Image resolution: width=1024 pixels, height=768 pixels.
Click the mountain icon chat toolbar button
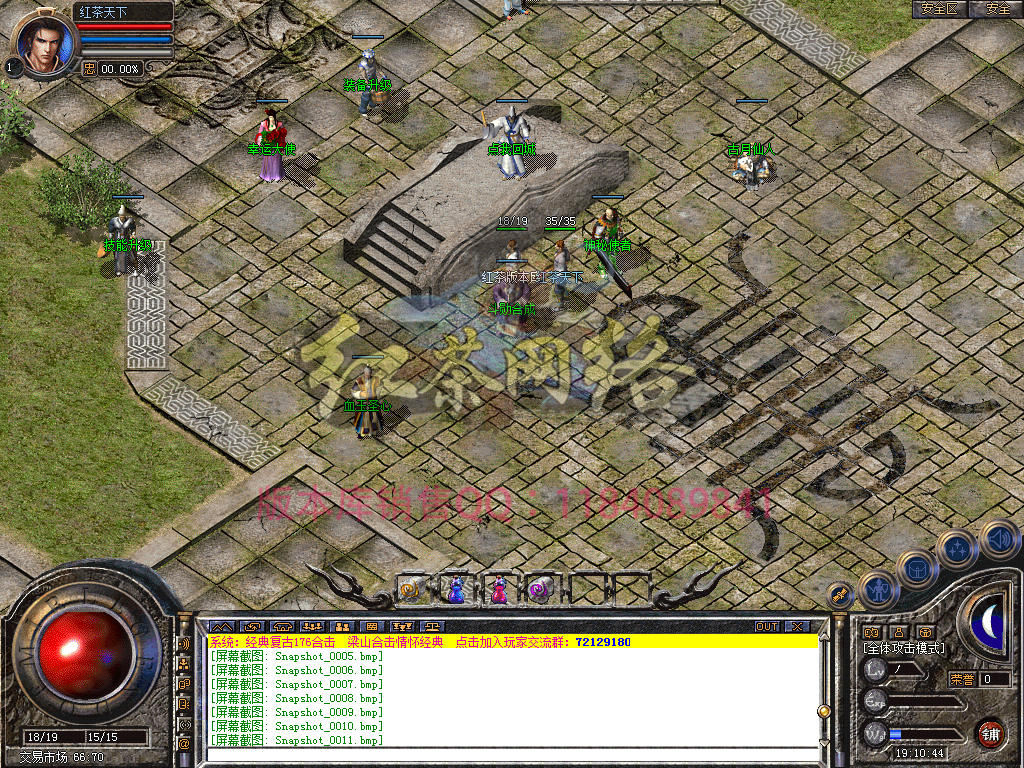[x=221, y=627]
